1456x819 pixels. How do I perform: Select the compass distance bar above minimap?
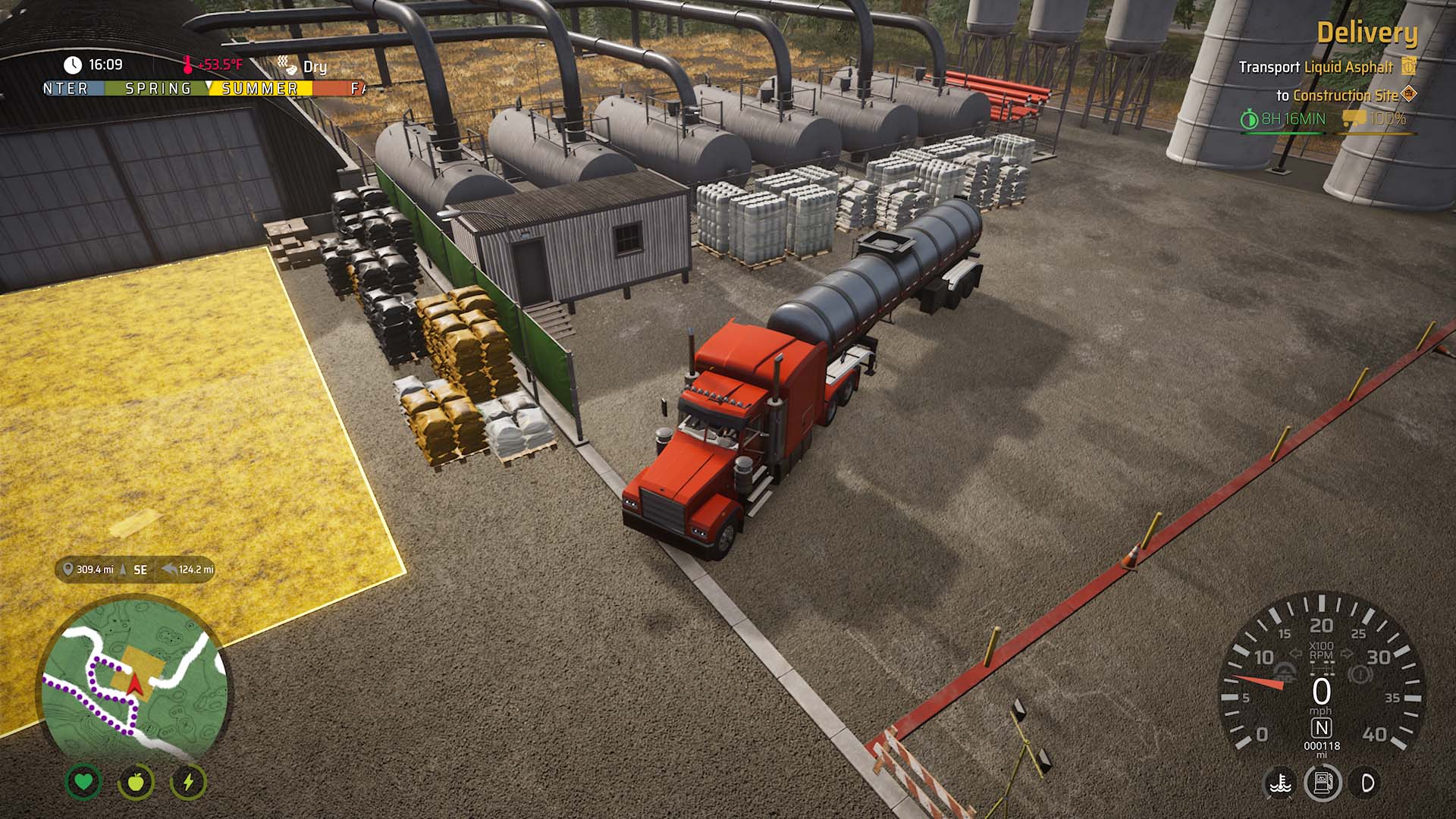click(x=135, y=570)
